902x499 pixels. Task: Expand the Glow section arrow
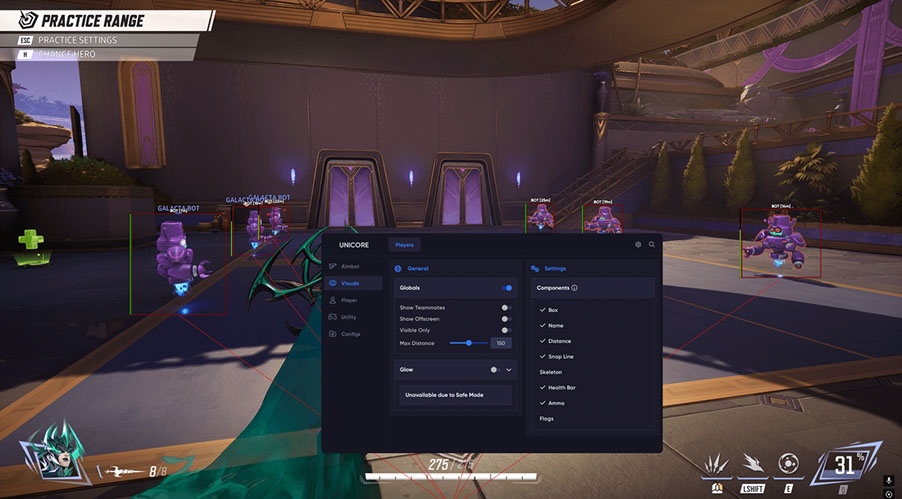pyautogui.click(x=509, y=369)
